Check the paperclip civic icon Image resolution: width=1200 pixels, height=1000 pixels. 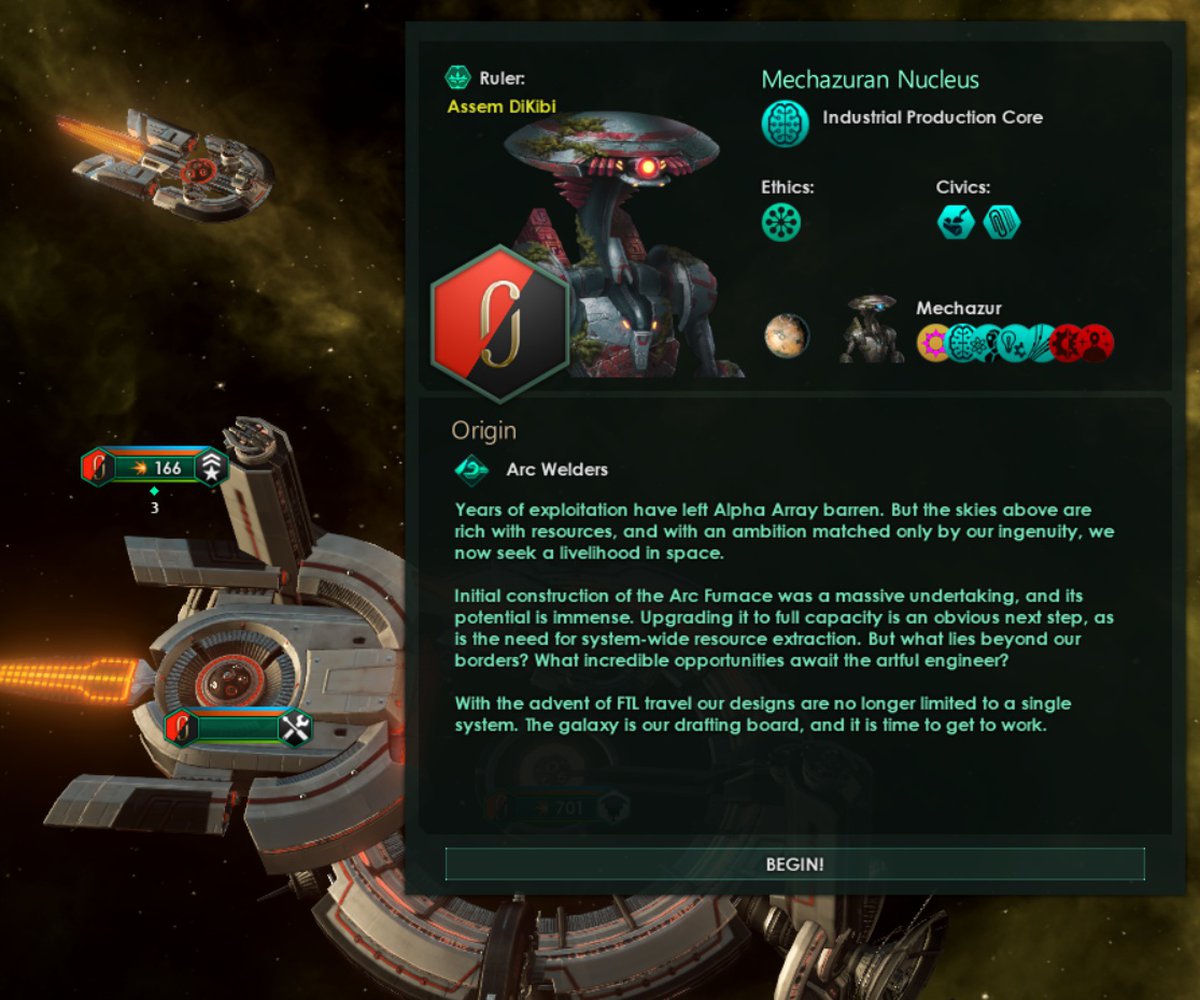point(1001,222)
